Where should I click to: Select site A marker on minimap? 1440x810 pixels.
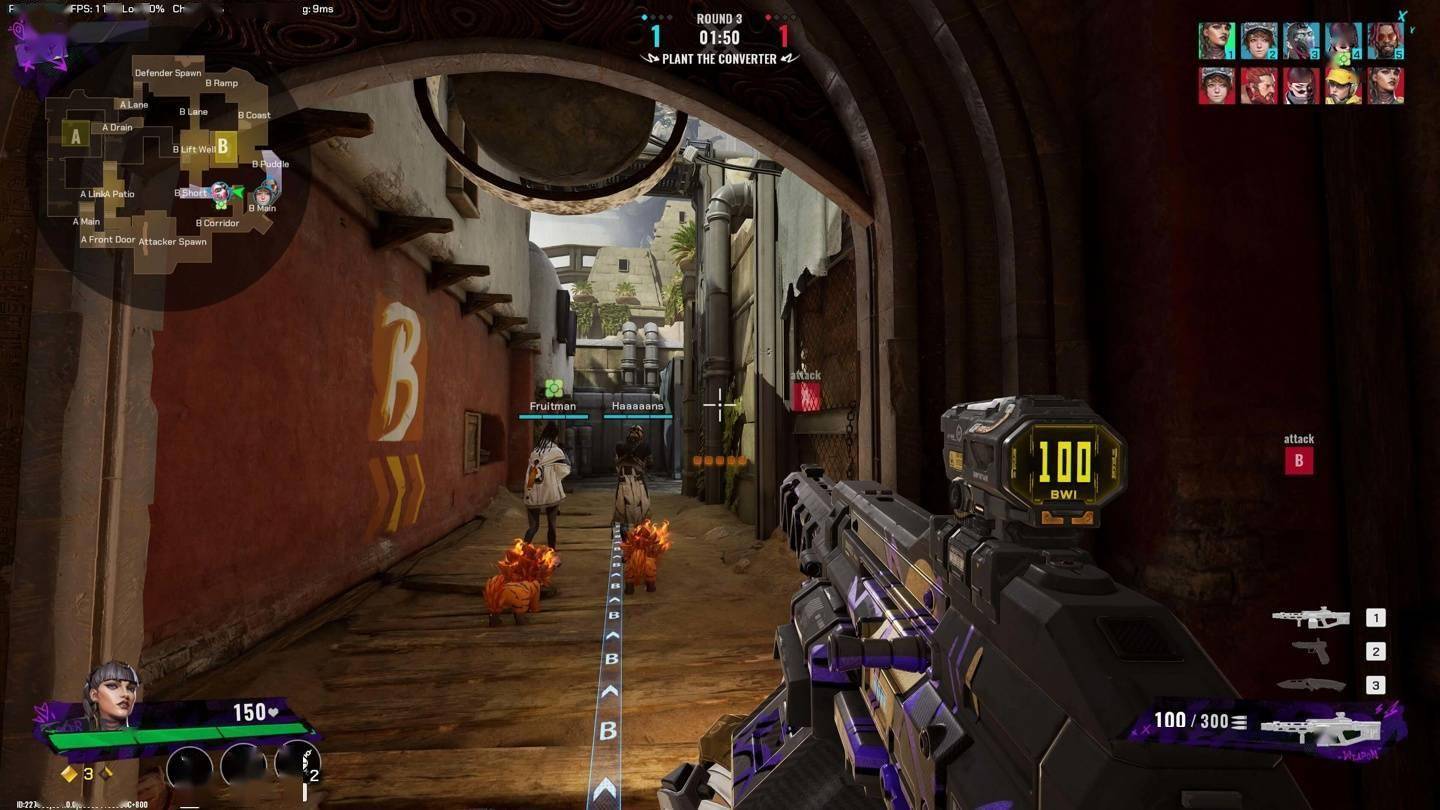[75, 135]
